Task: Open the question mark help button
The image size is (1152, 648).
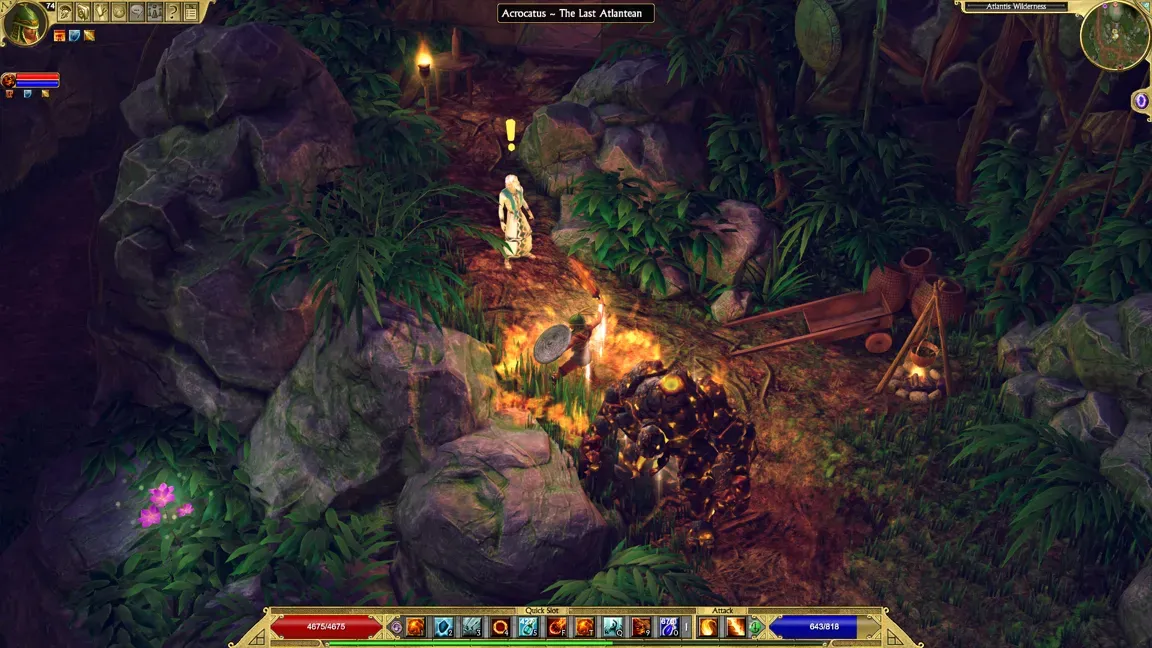Action: (173, 12)
